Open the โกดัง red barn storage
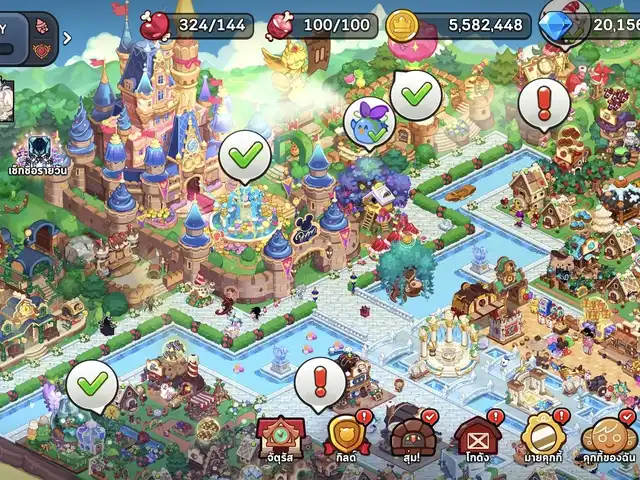This screenshot has height=480, width=640. 476,437
